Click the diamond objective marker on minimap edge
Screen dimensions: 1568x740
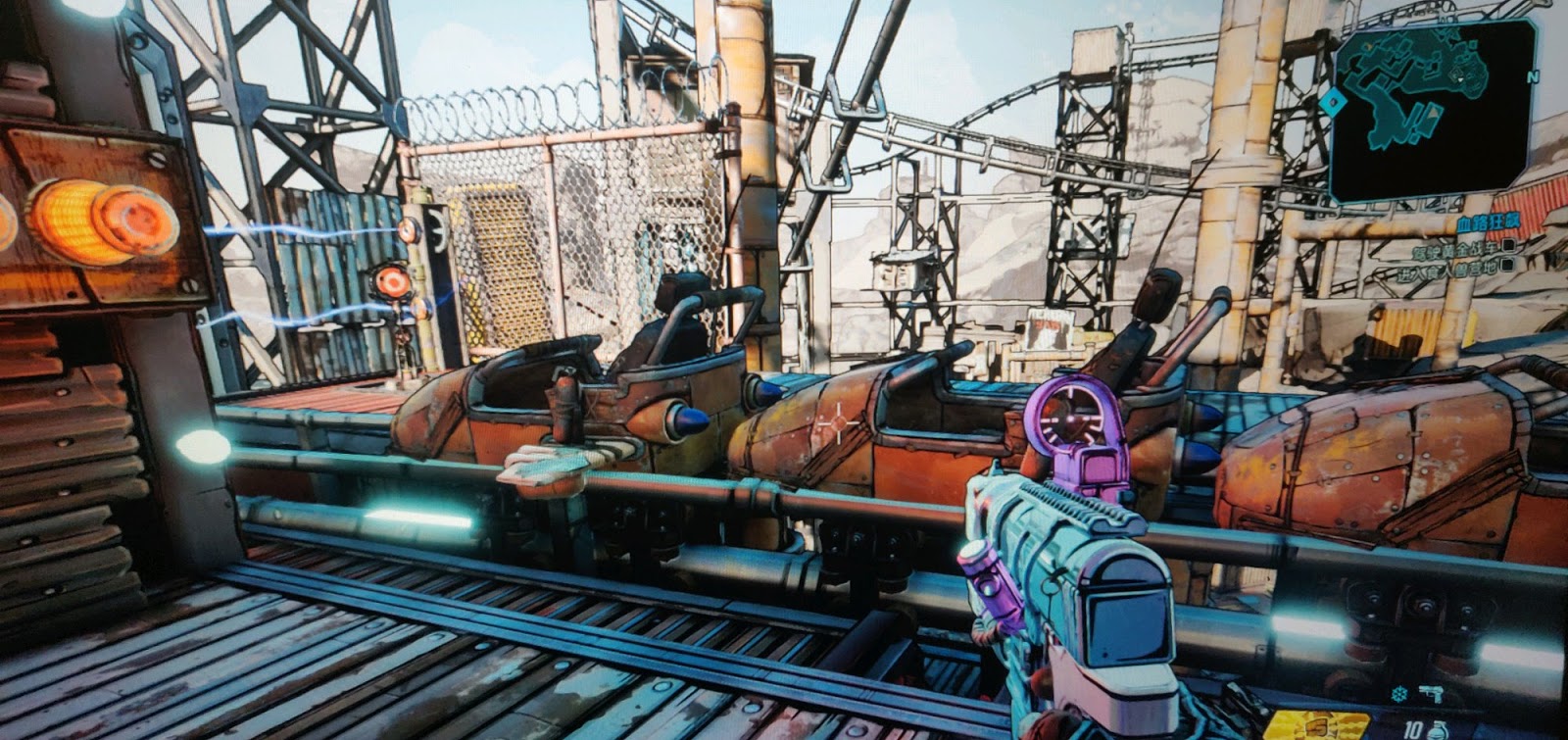[x=1331, y=101]
